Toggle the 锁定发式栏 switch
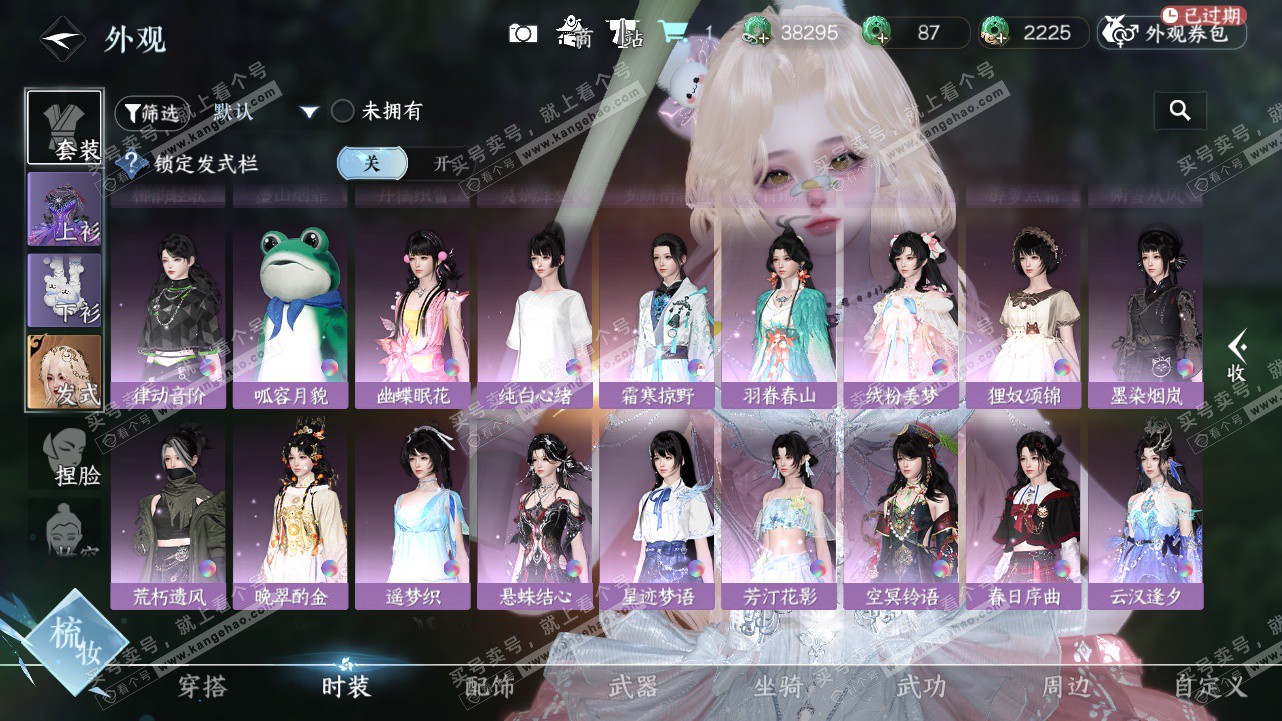This screenshot has height=721, width=1282. 406,163
